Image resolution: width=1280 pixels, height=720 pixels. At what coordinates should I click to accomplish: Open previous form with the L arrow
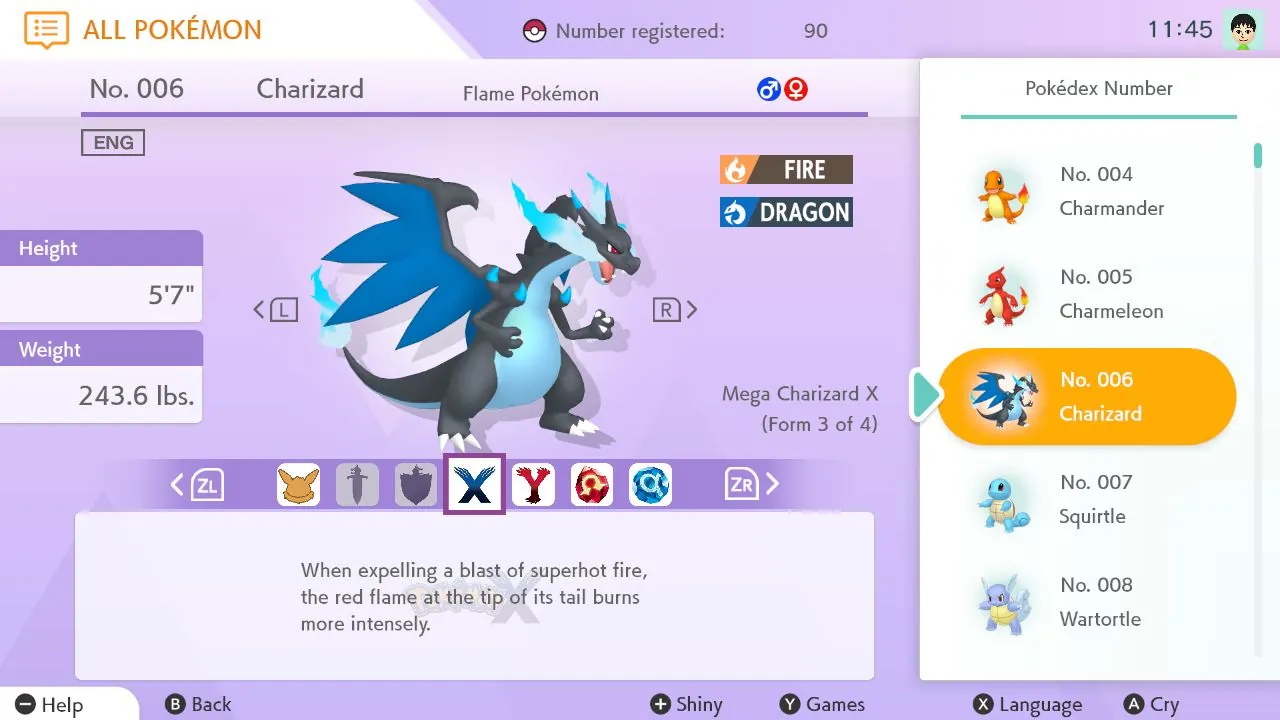272,309
